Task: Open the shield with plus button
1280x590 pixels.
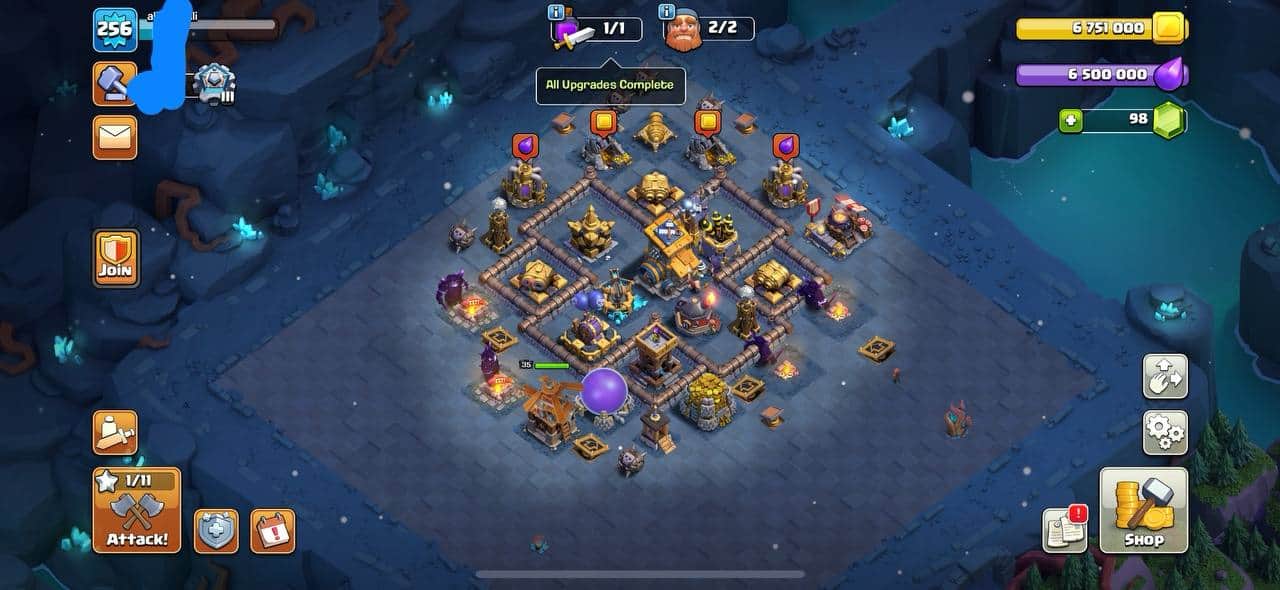Action: tap(216, 531)
